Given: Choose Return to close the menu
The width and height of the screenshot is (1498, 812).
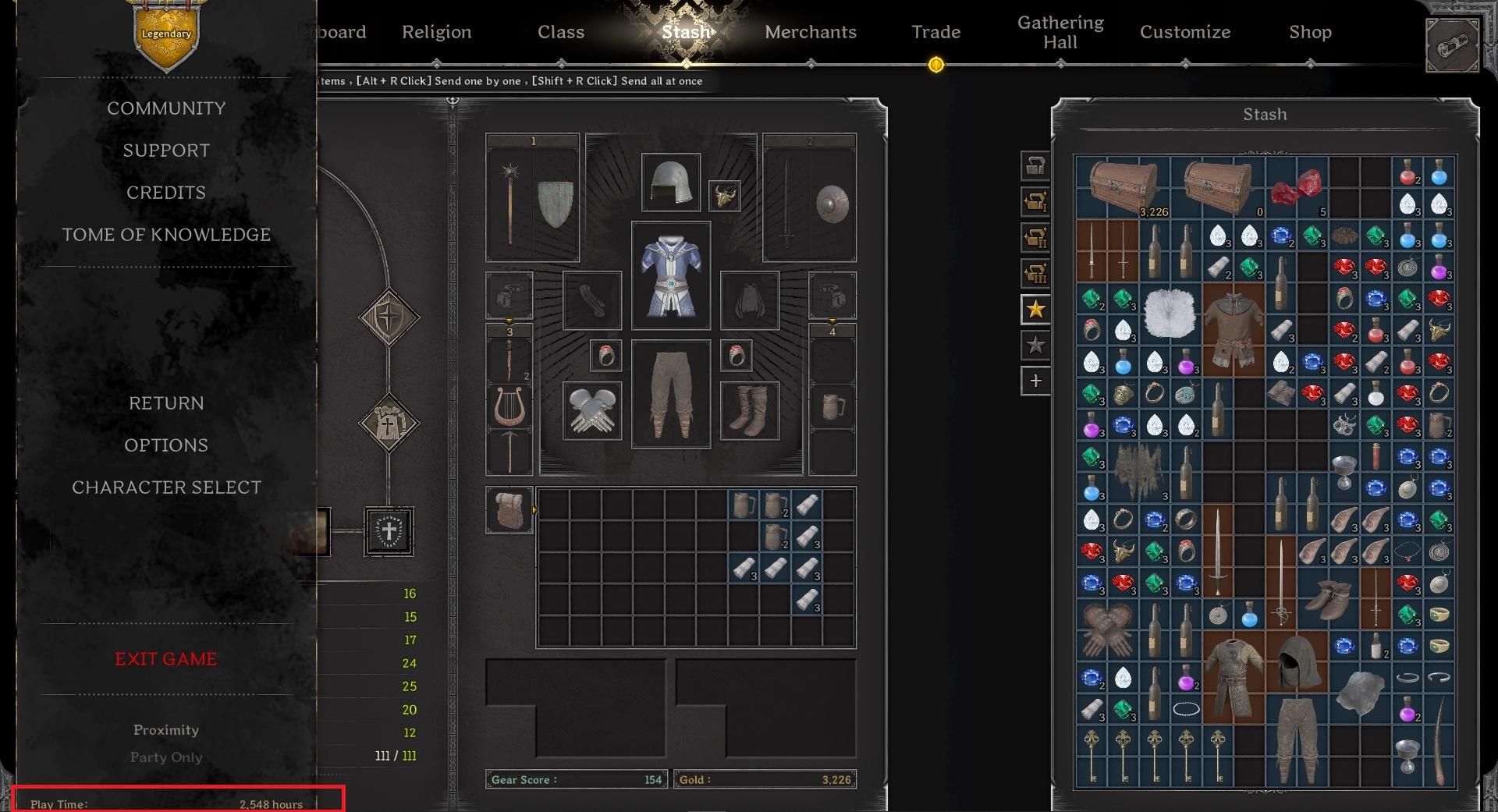Looking at the screenshot, I should (x=166, y=403).
